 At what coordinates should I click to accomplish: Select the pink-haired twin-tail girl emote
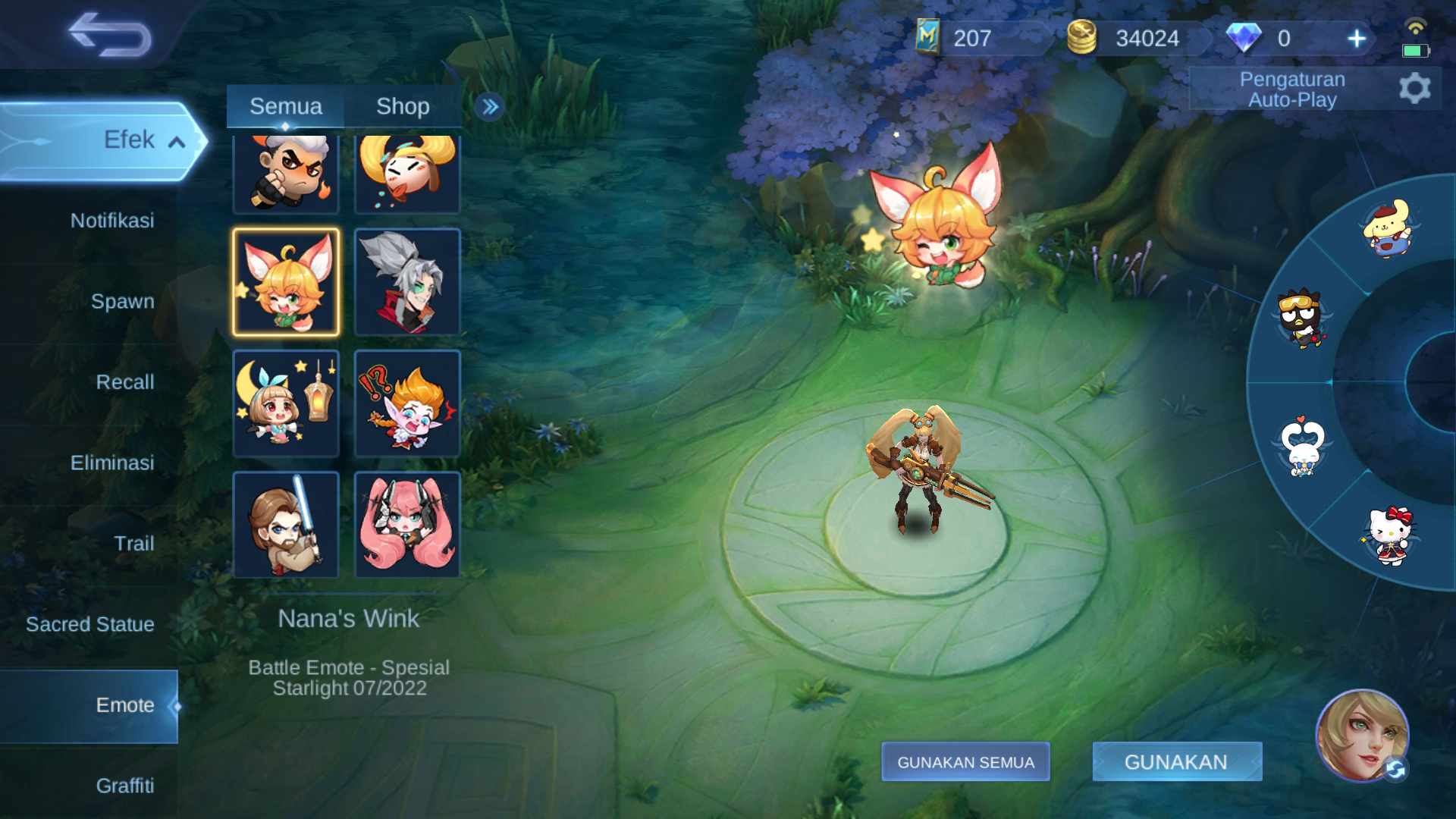point(407,523)
